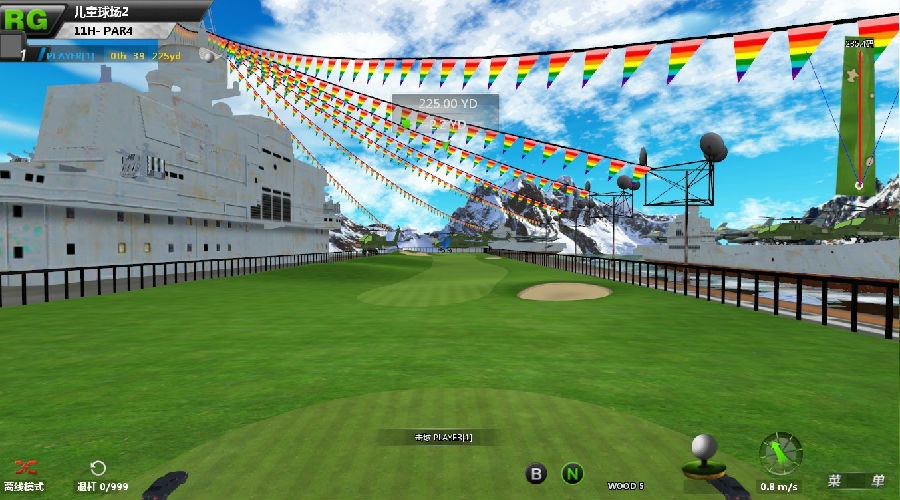Click the golf ball on tee icon
This screenshot has width=900, height=500.
705,453
